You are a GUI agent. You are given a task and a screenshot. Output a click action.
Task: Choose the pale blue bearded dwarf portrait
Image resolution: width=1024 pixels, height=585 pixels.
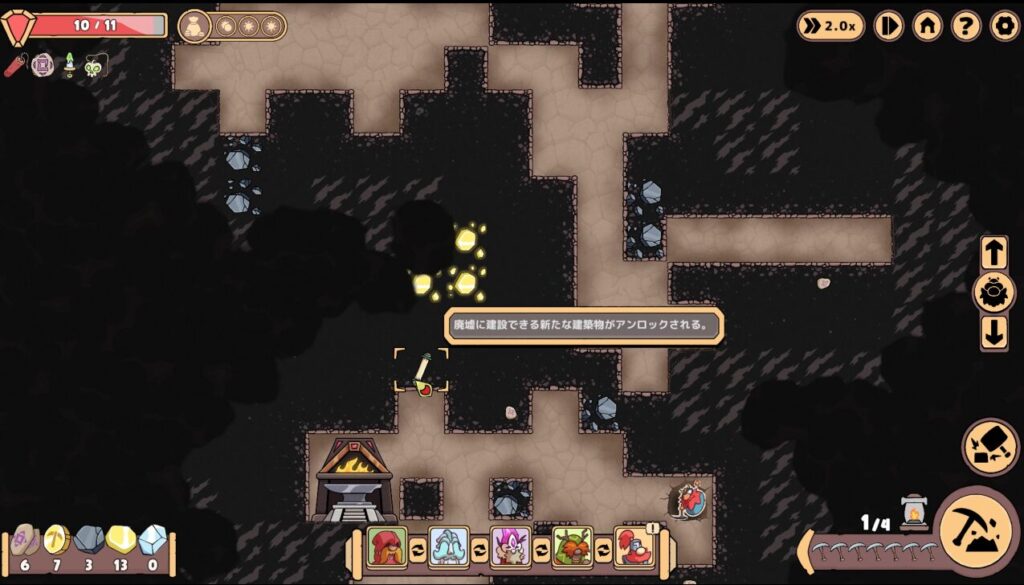(x=448, y=547)
